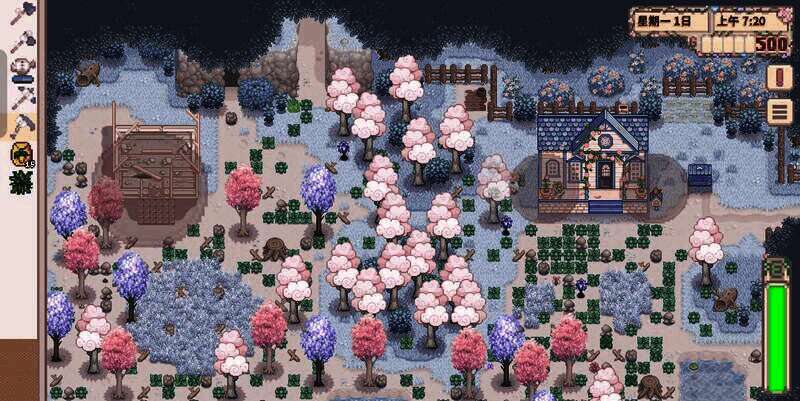Open the journal with the exclamation mark button
The width and height of the screenshot is (800, 401).
tap(779, 77)
